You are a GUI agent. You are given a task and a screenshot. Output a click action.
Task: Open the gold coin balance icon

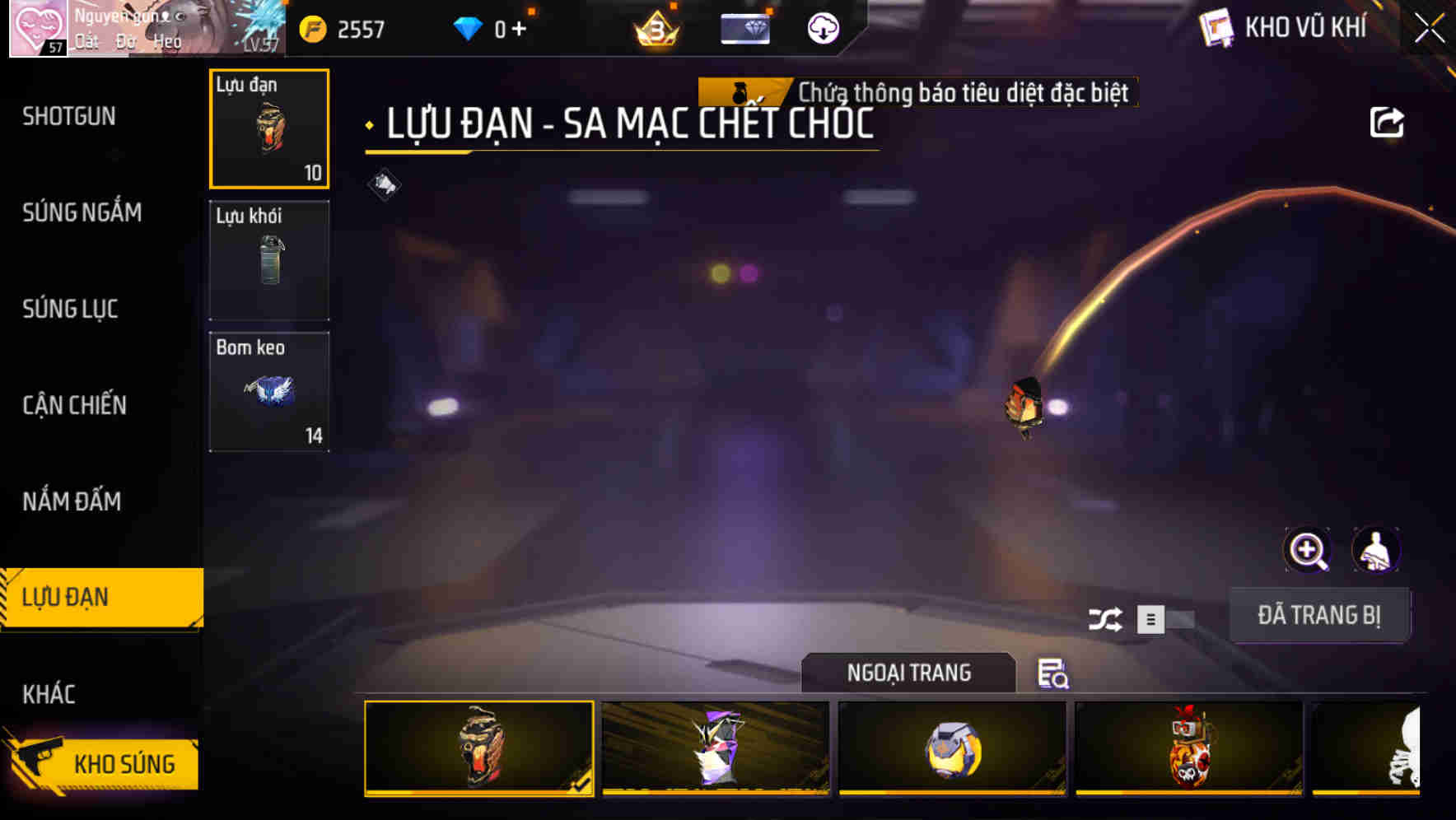[x=313, y=27]
